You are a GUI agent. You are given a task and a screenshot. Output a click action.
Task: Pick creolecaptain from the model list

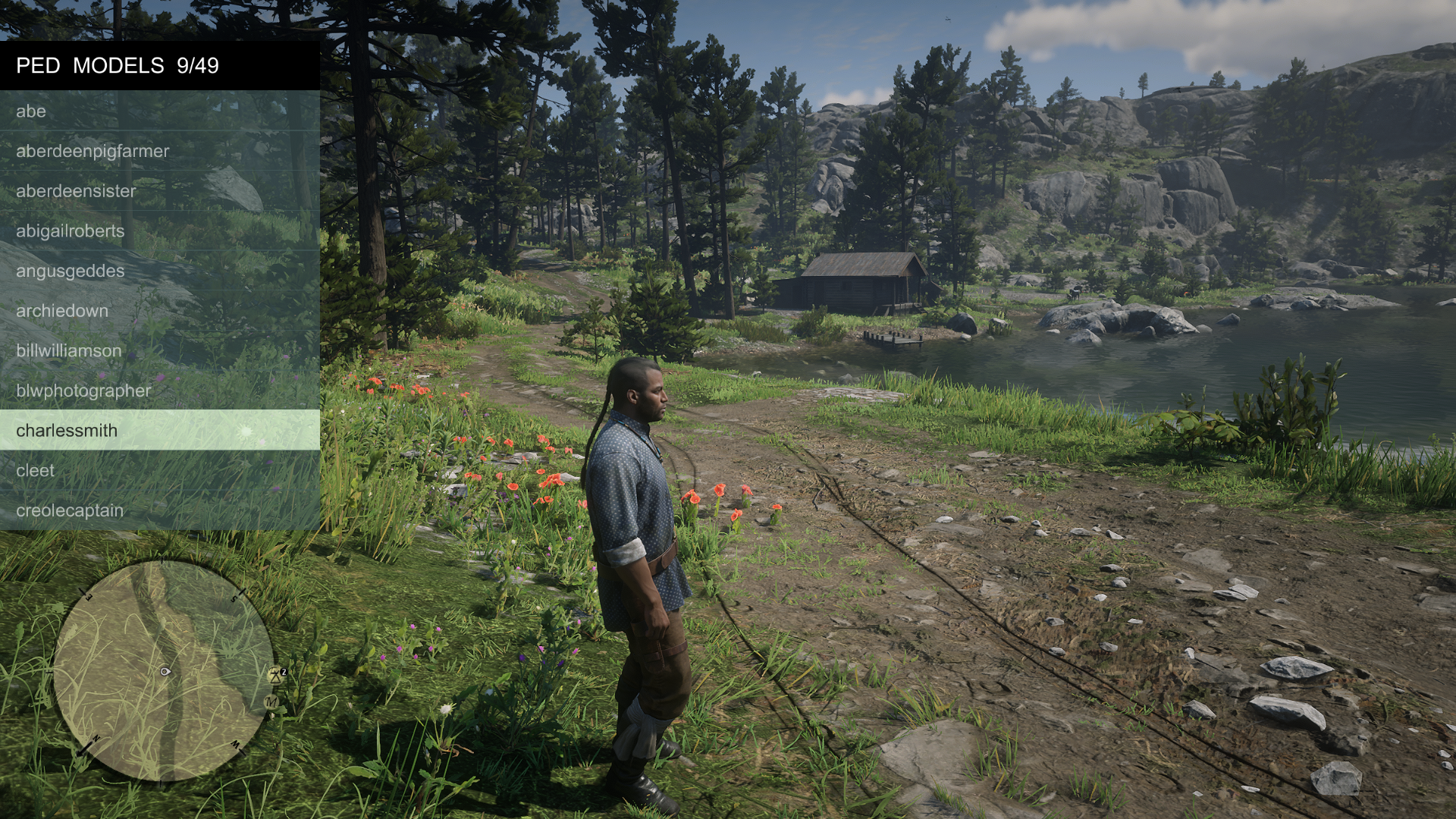pos(159,510)
